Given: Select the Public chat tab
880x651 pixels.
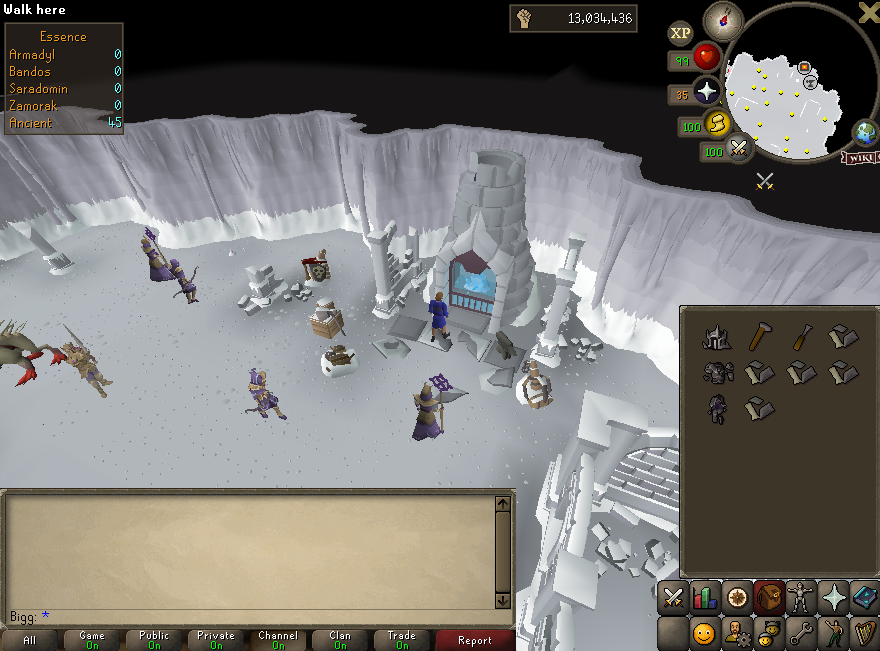Looking at the screenshot, I should point(154,640).
